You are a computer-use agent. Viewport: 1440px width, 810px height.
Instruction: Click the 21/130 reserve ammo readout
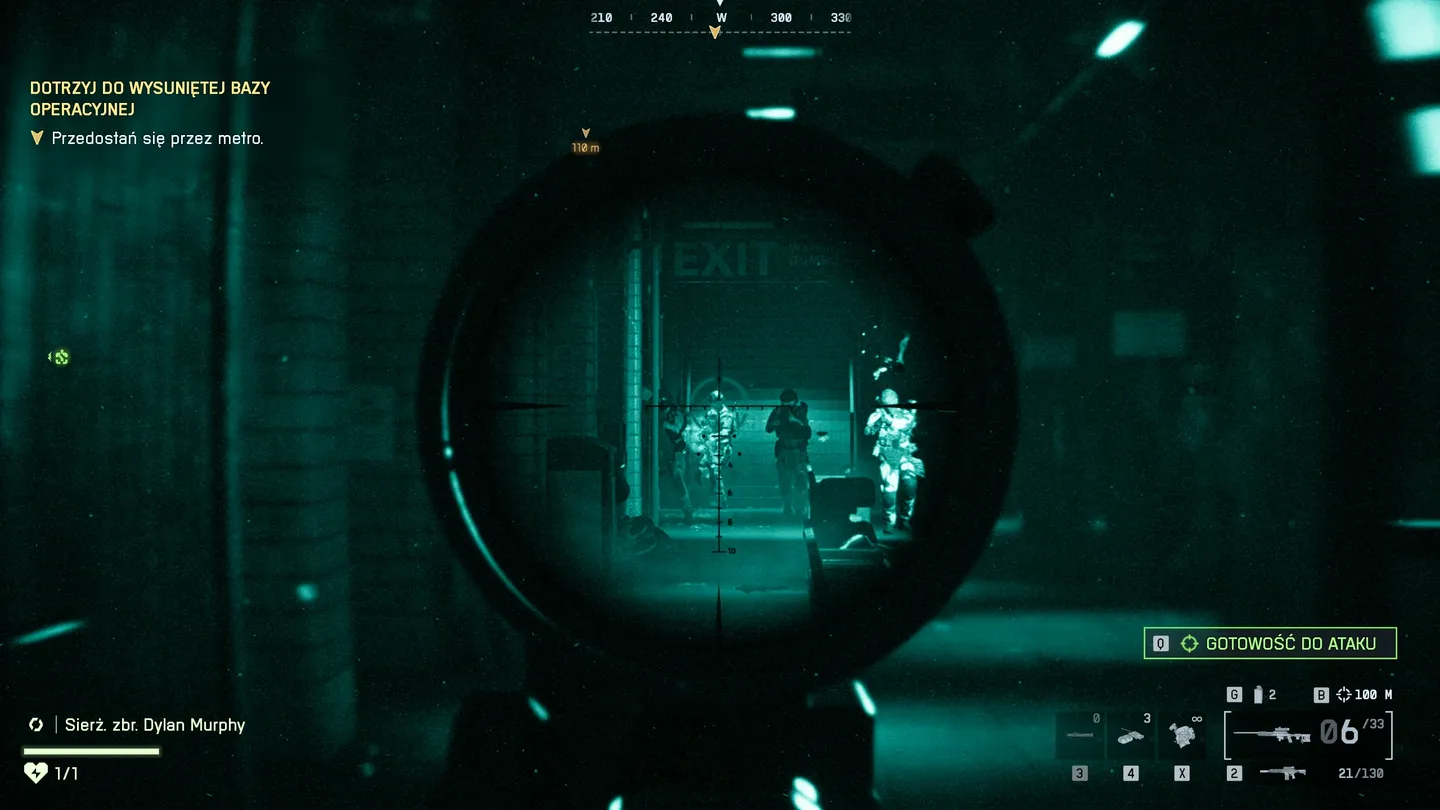point(1361,772)
